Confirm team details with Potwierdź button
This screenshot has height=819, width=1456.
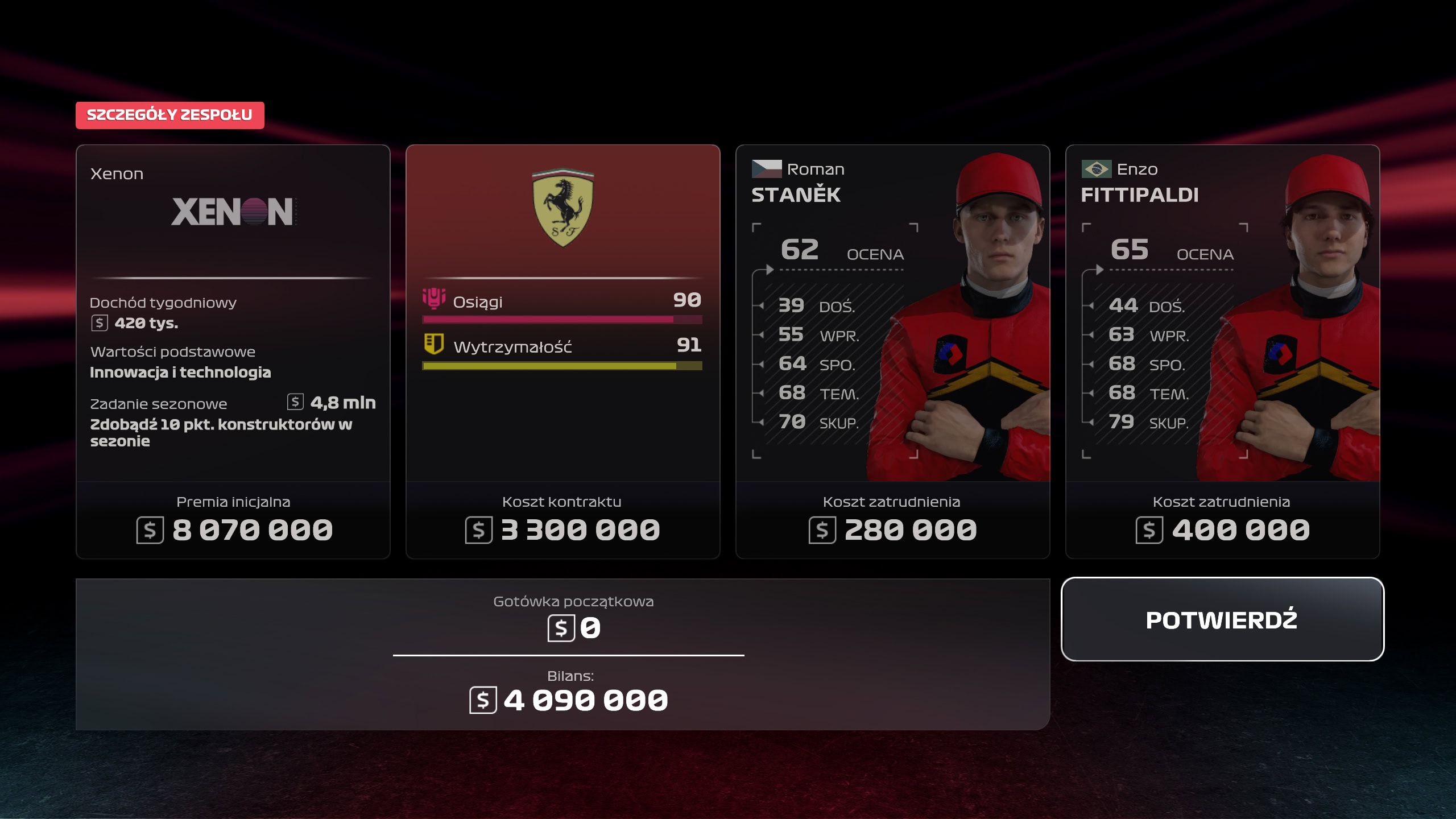(1222, 619)
